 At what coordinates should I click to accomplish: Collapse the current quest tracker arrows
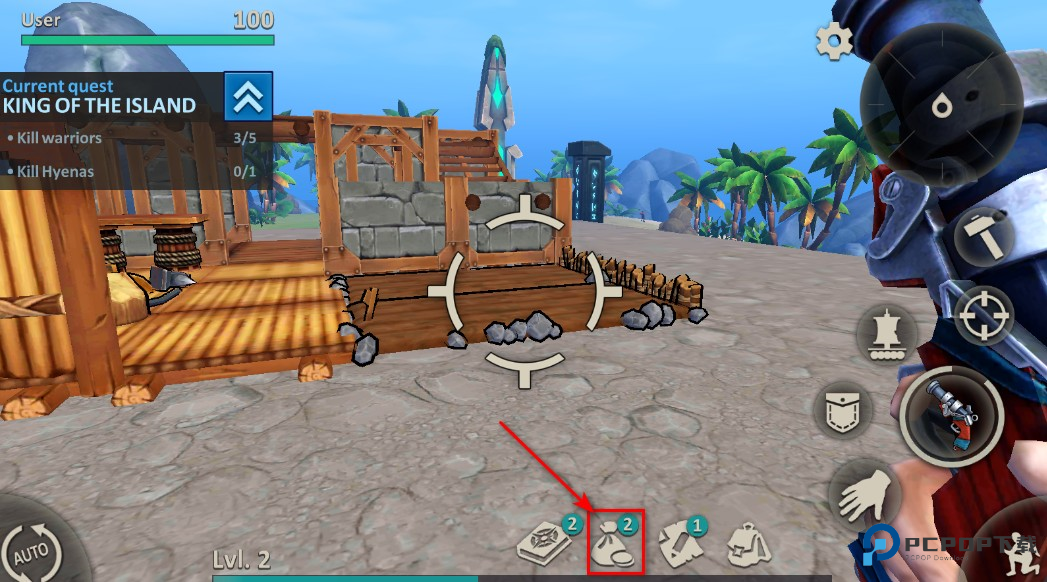point(248,97)
